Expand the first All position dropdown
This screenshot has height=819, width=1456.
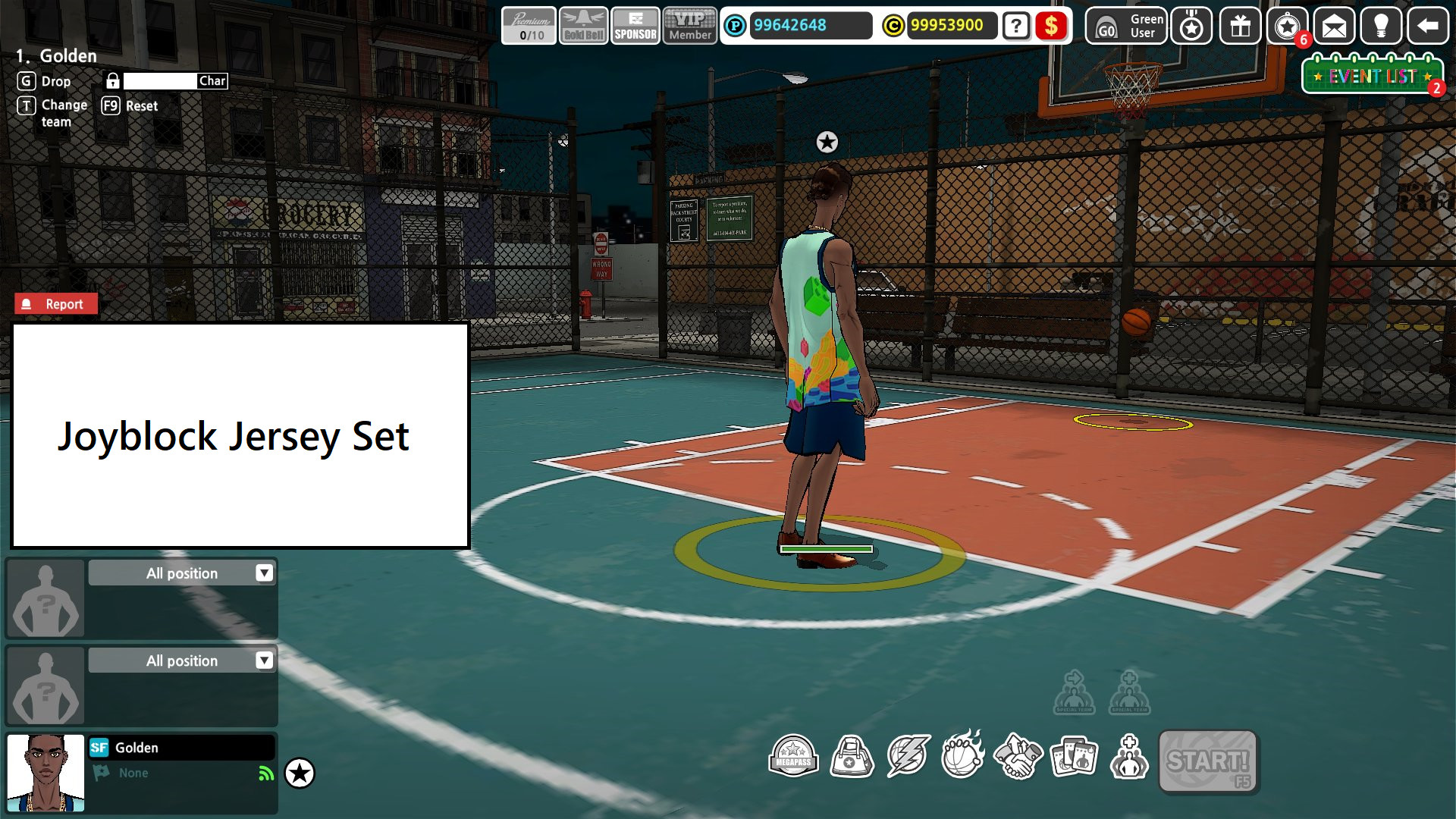[x=182, y=573]
